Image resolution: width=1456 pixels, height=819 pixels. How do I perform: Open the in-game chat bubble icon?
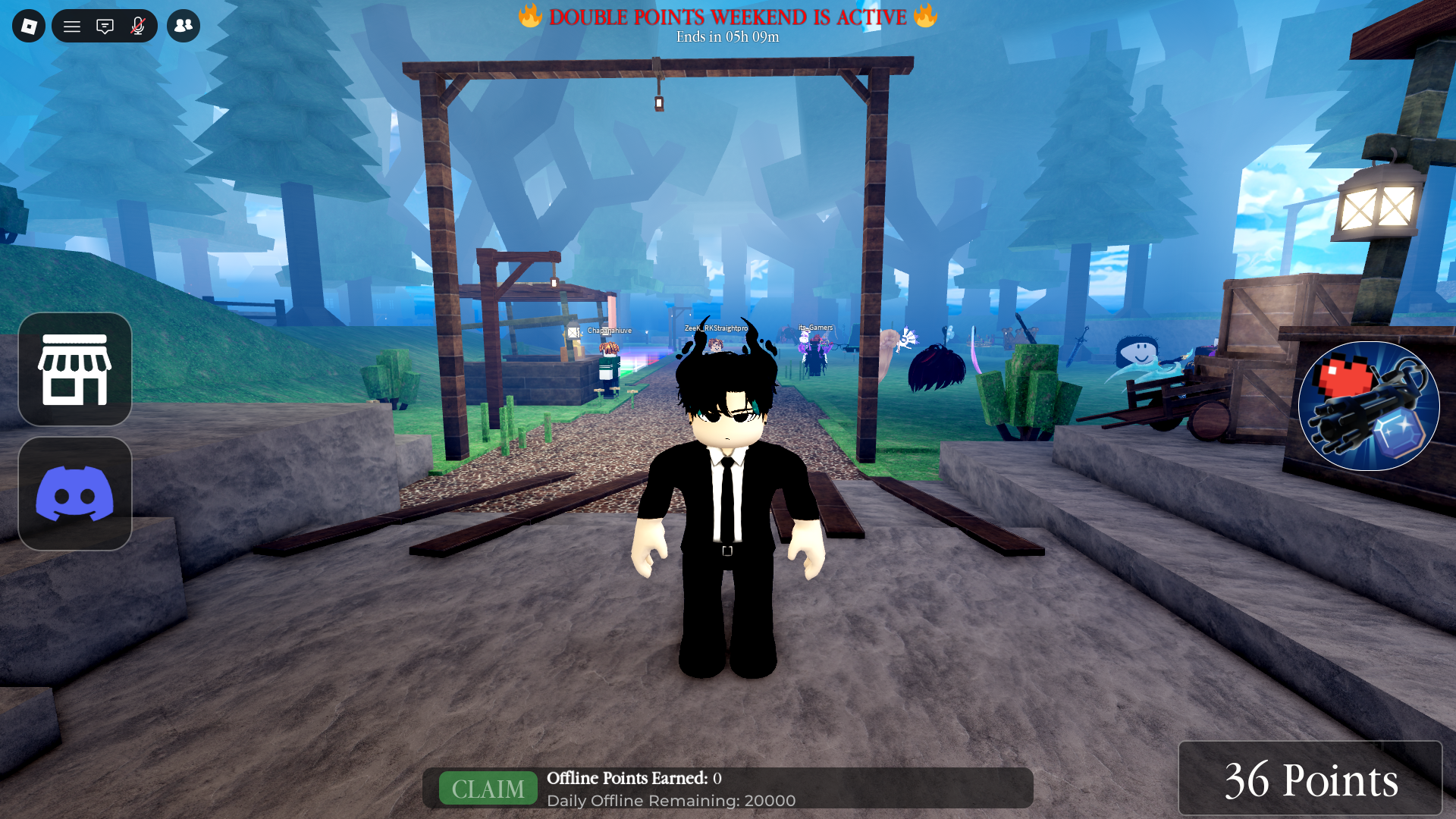point(105,25)
